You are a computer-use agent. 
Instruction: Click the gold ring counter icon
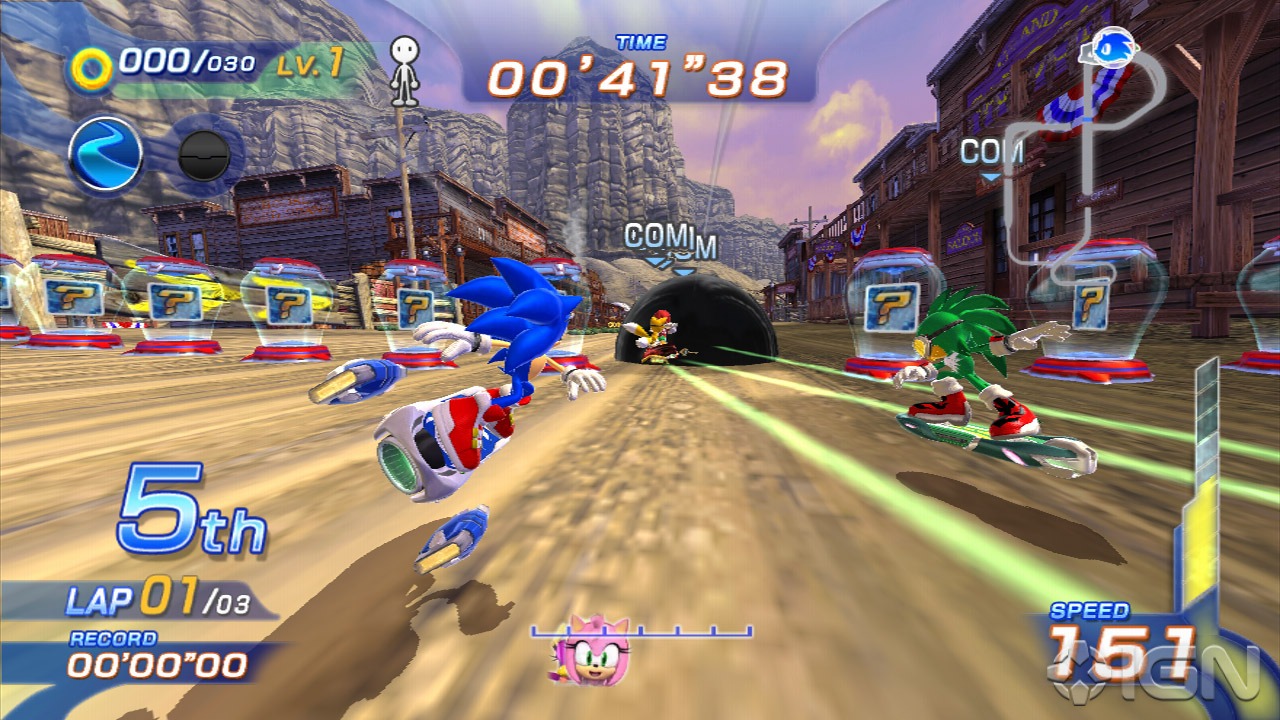92,68
